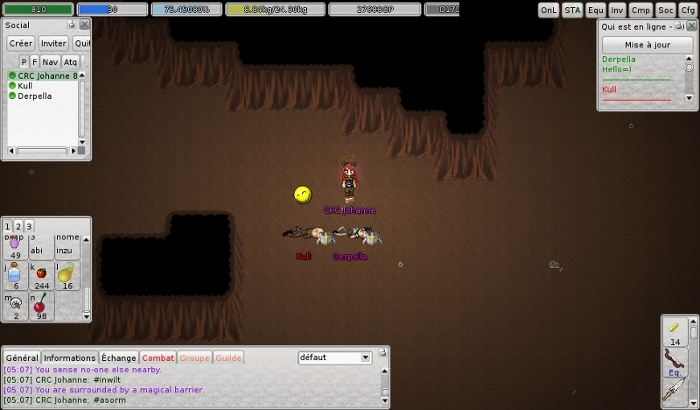700x410 pixels.
Task: Open the Cmp skills window
Action: [x=641, y=10]
